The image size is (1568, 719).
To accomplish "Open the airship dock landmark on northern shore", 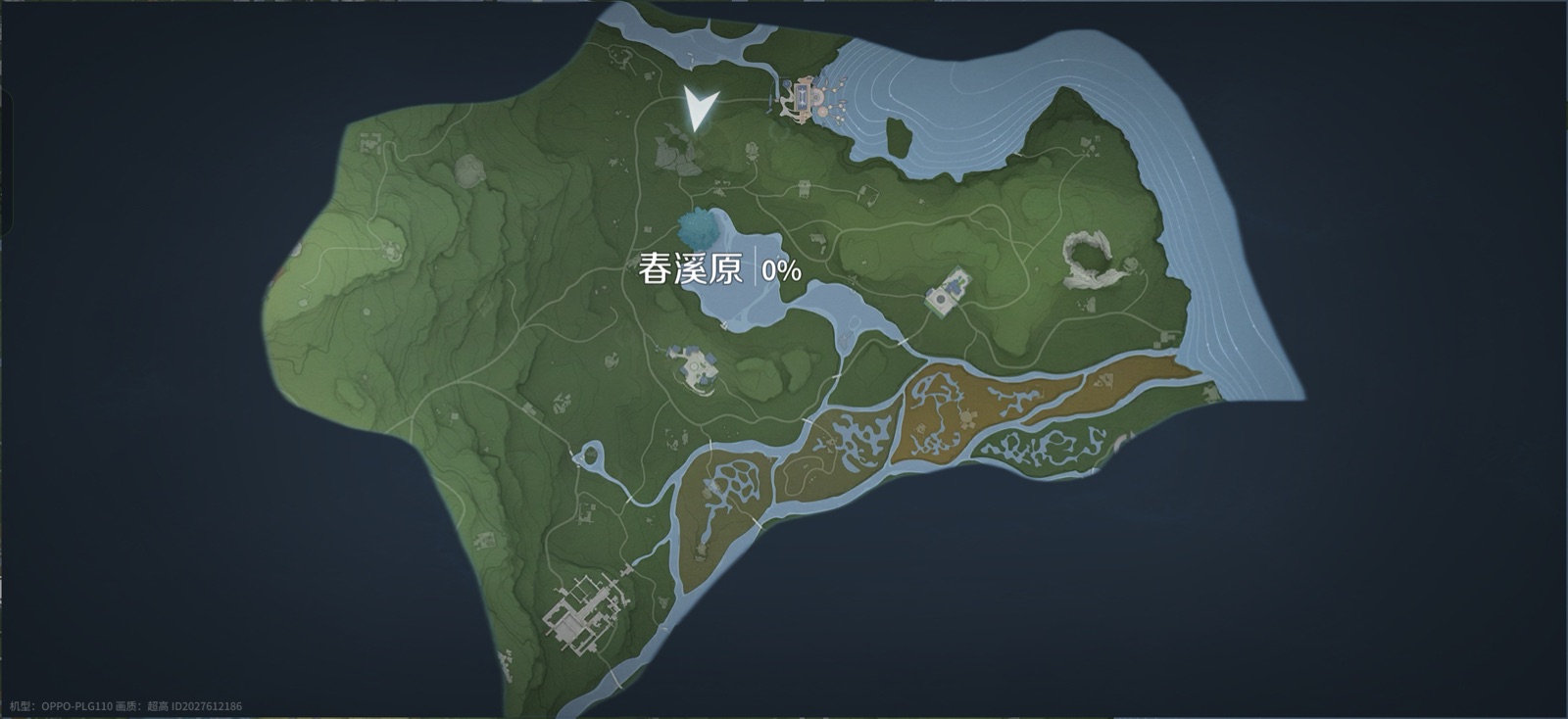I will 802,98.
